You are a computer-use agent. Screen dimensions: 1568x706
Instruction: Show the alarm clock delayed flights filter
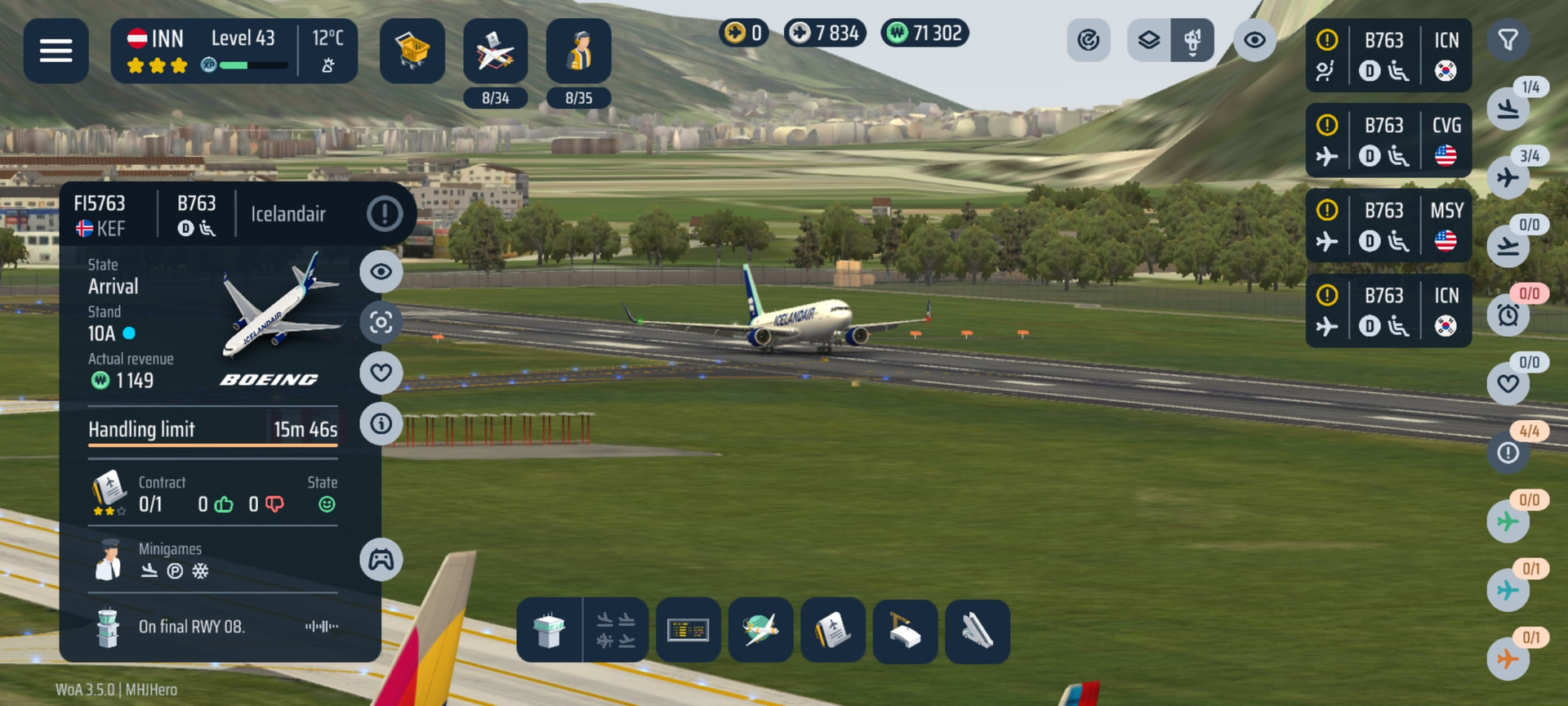click(1508, 315)
